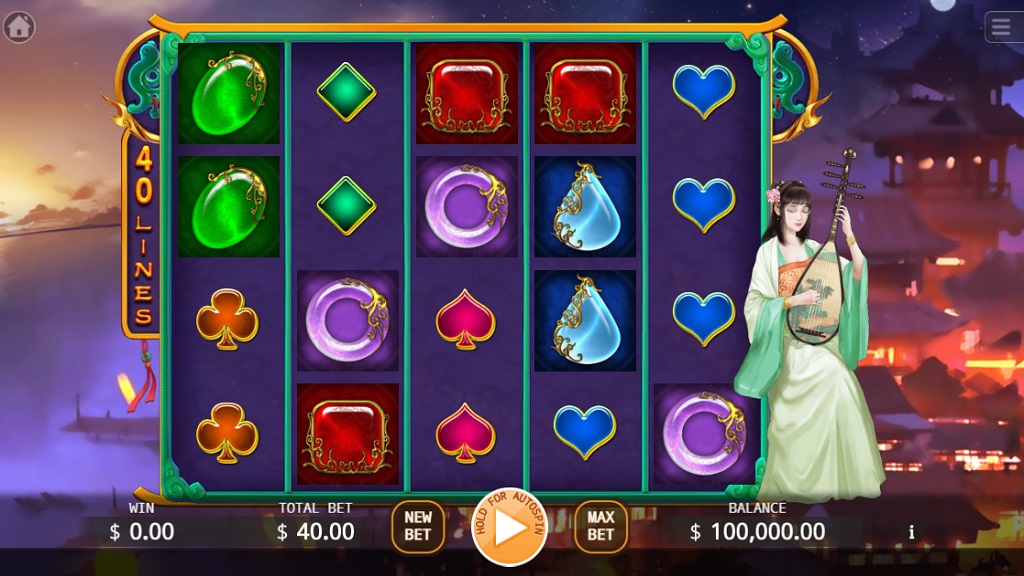Image resolution: width=1024 pixels, height=576 pixels.
Task: Click the NEW BET button
Action: (418, 526)
